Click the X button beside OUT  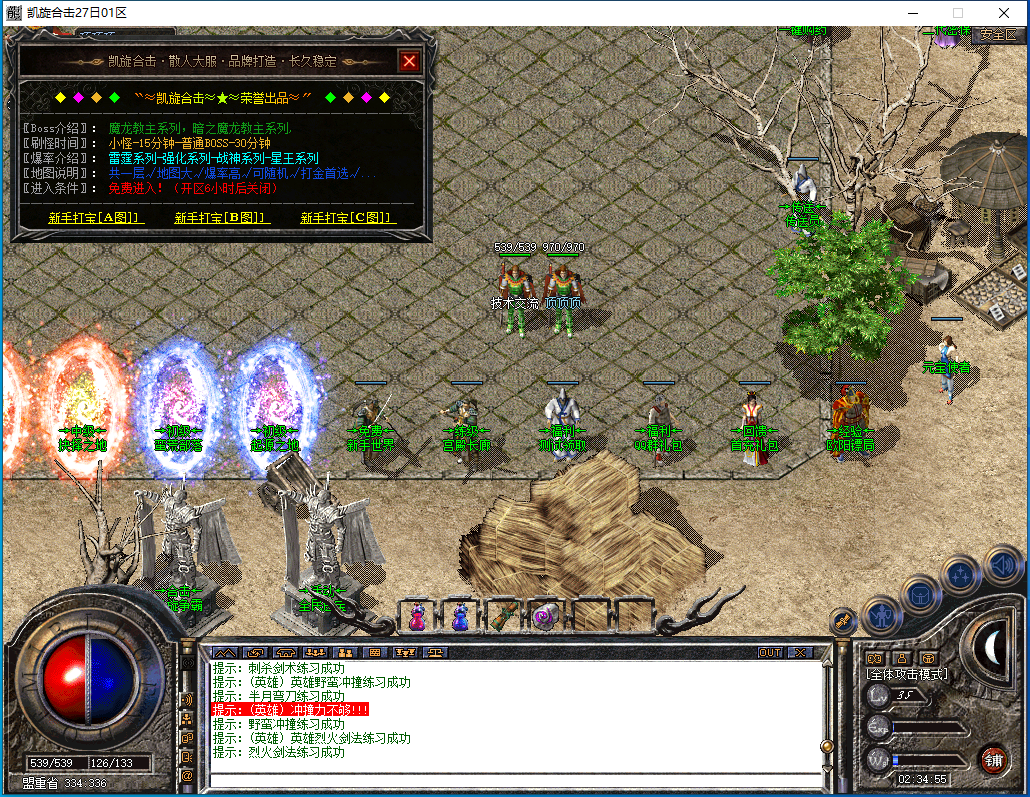click(799, 652)
